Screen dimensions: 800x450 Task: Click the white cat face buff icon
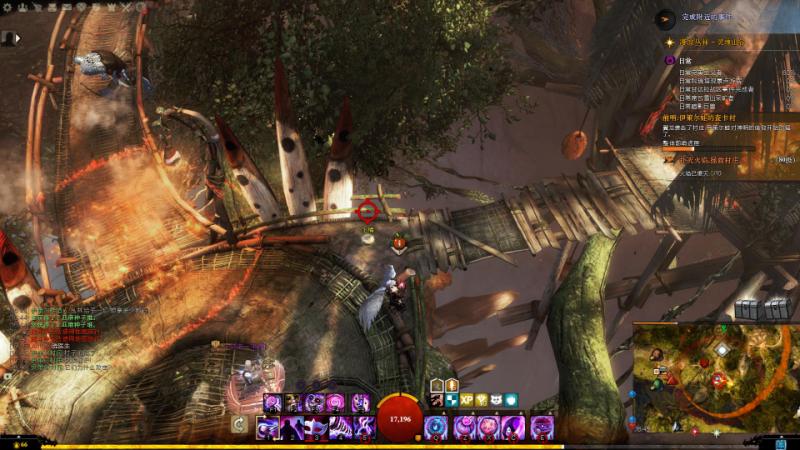[x=497, y=400]
